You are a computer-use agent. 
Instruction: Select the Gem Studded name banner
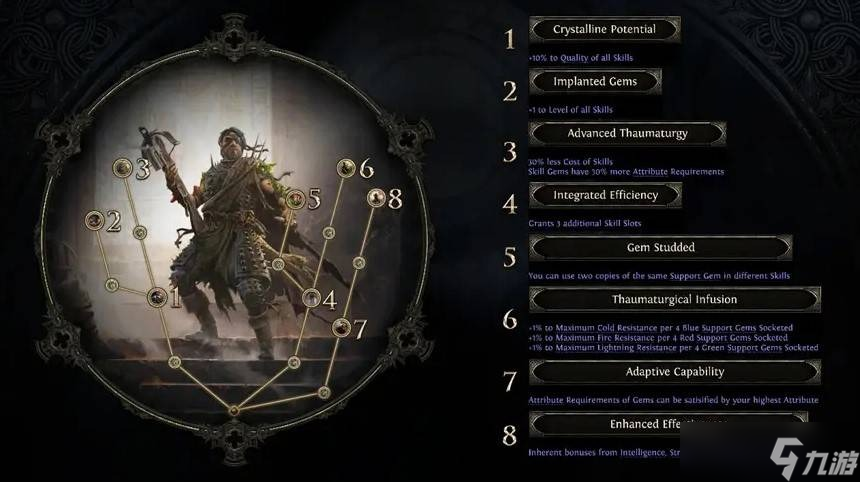660,247
